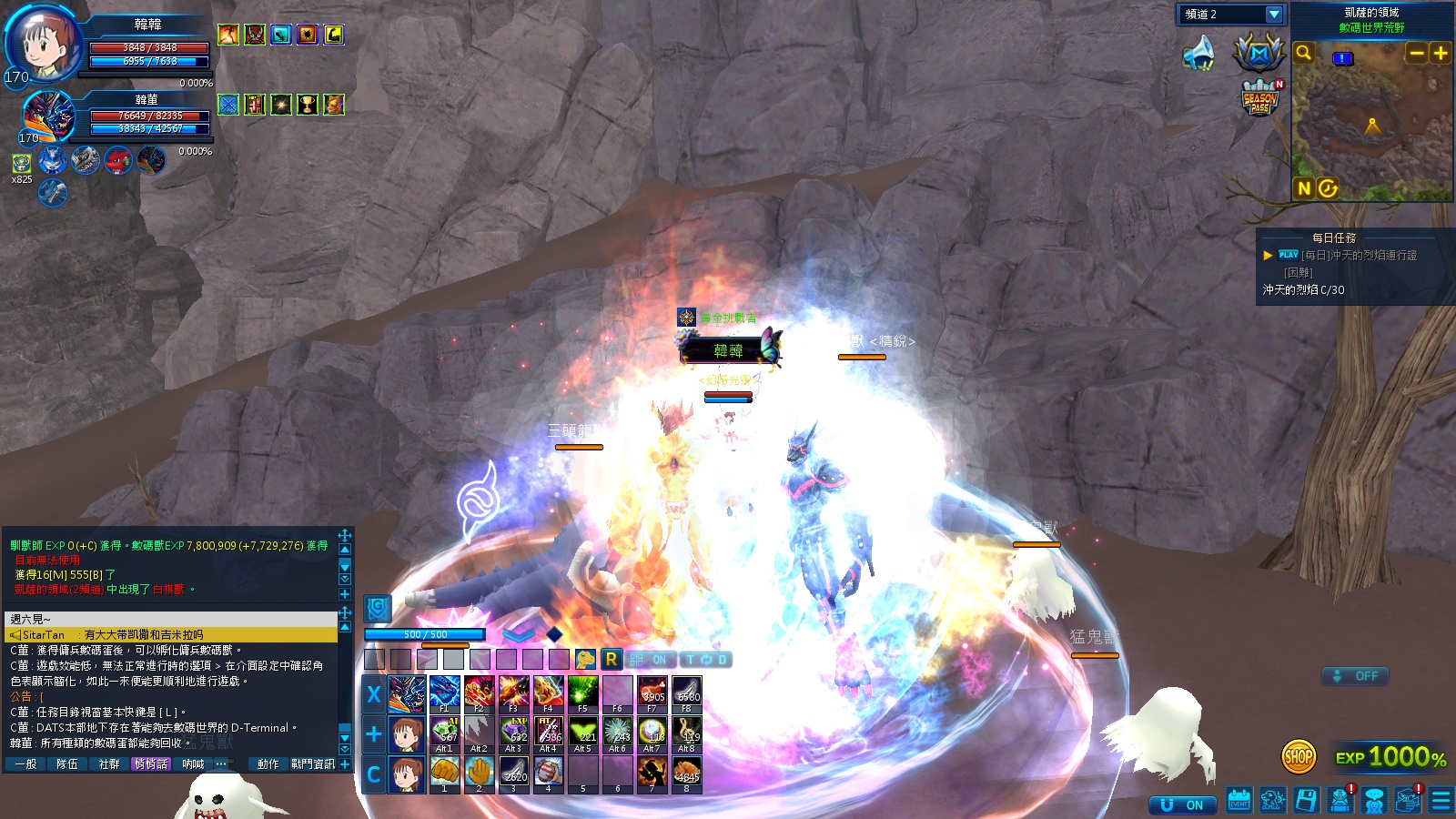Click the megaphone announcement icon
Image resolution: width=1456 pixels, height=819 pixels.
(1198, 54)
